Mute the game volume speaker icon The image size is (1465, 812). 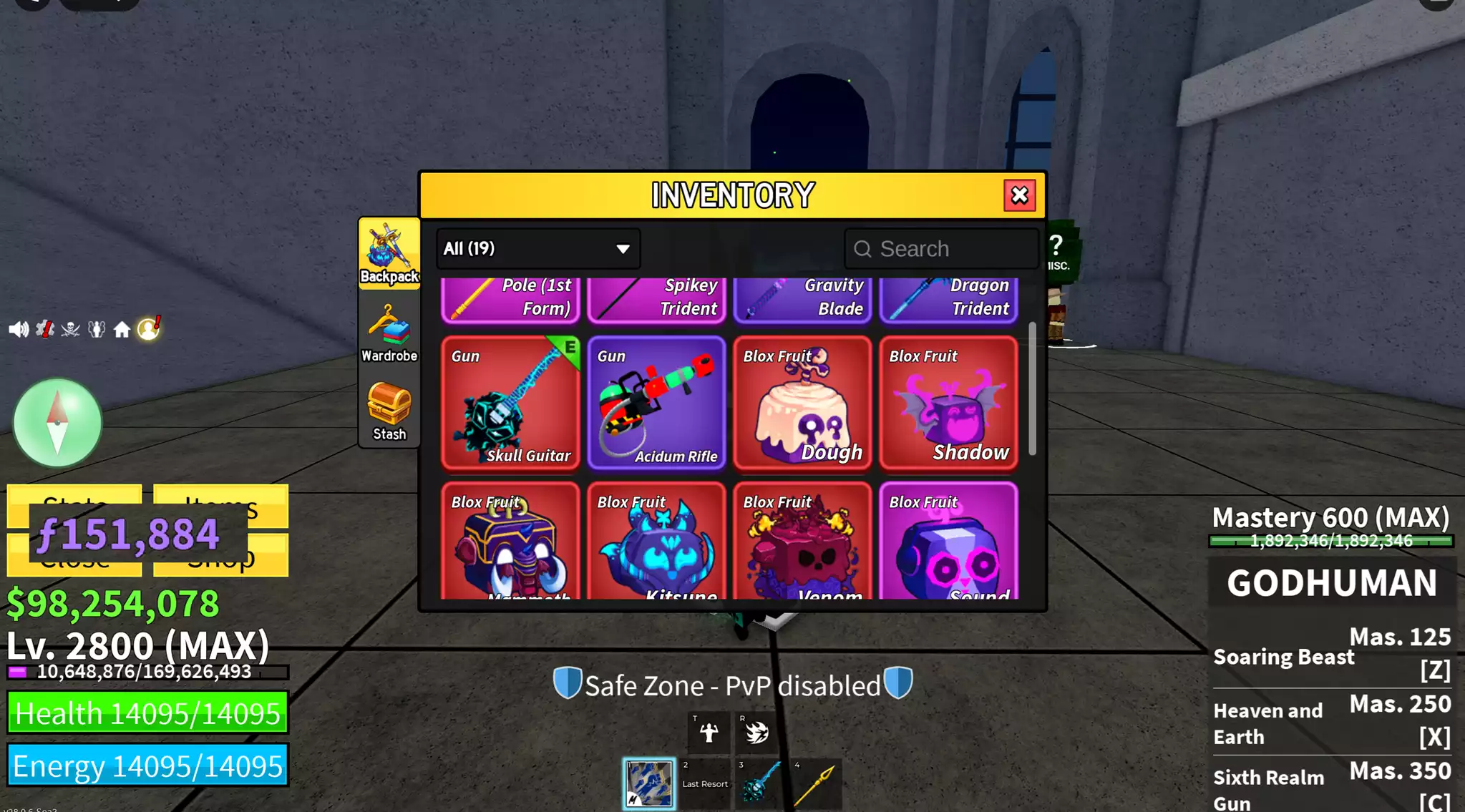click(18, 329)
